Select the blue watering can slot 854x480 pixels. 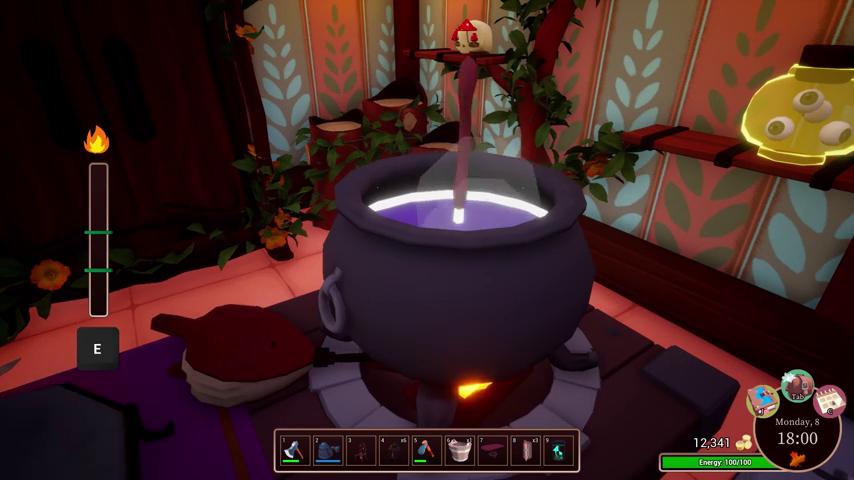328,450
